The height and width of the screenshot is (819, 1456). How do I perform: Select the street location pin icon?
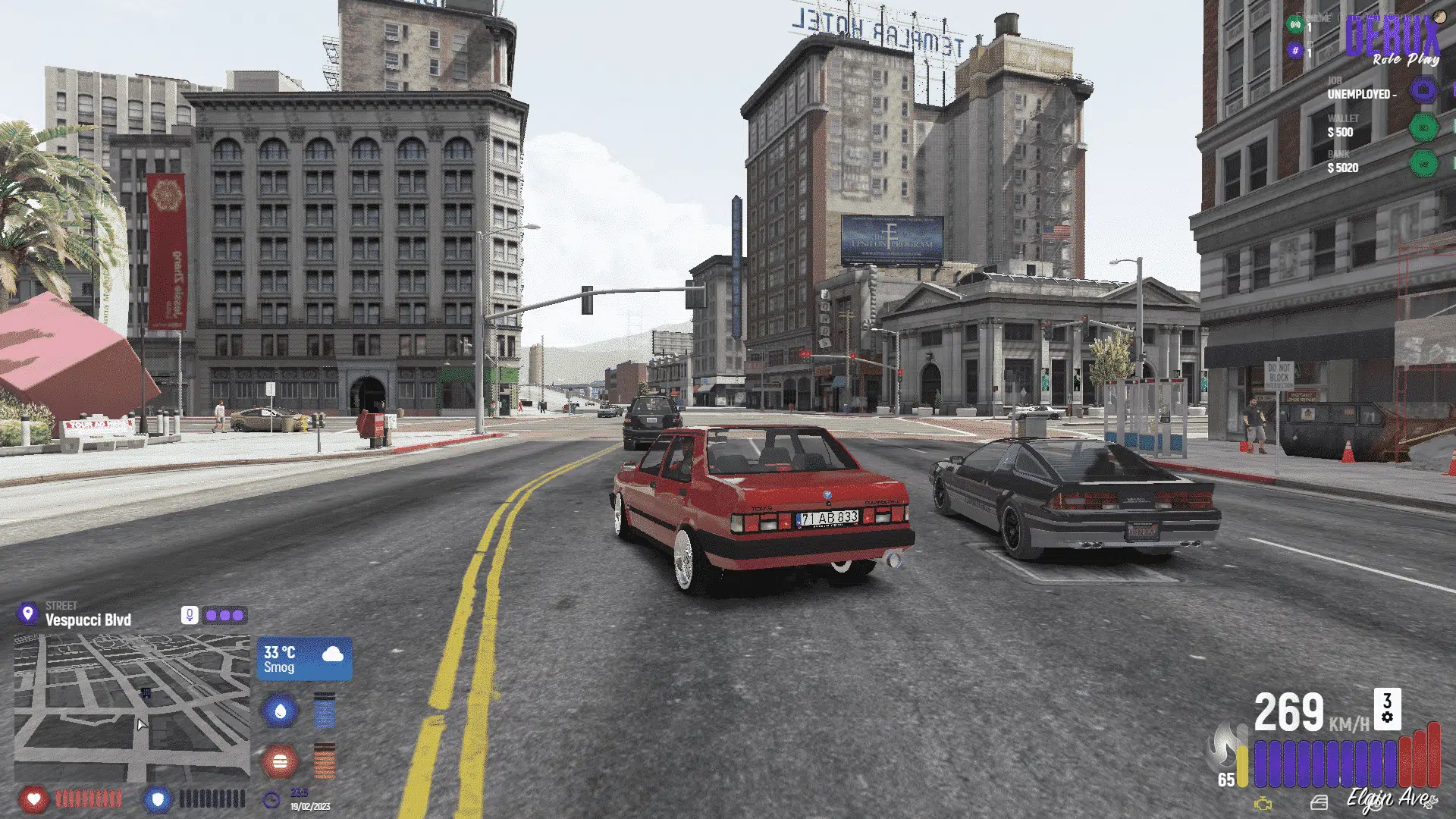[27, 614]
